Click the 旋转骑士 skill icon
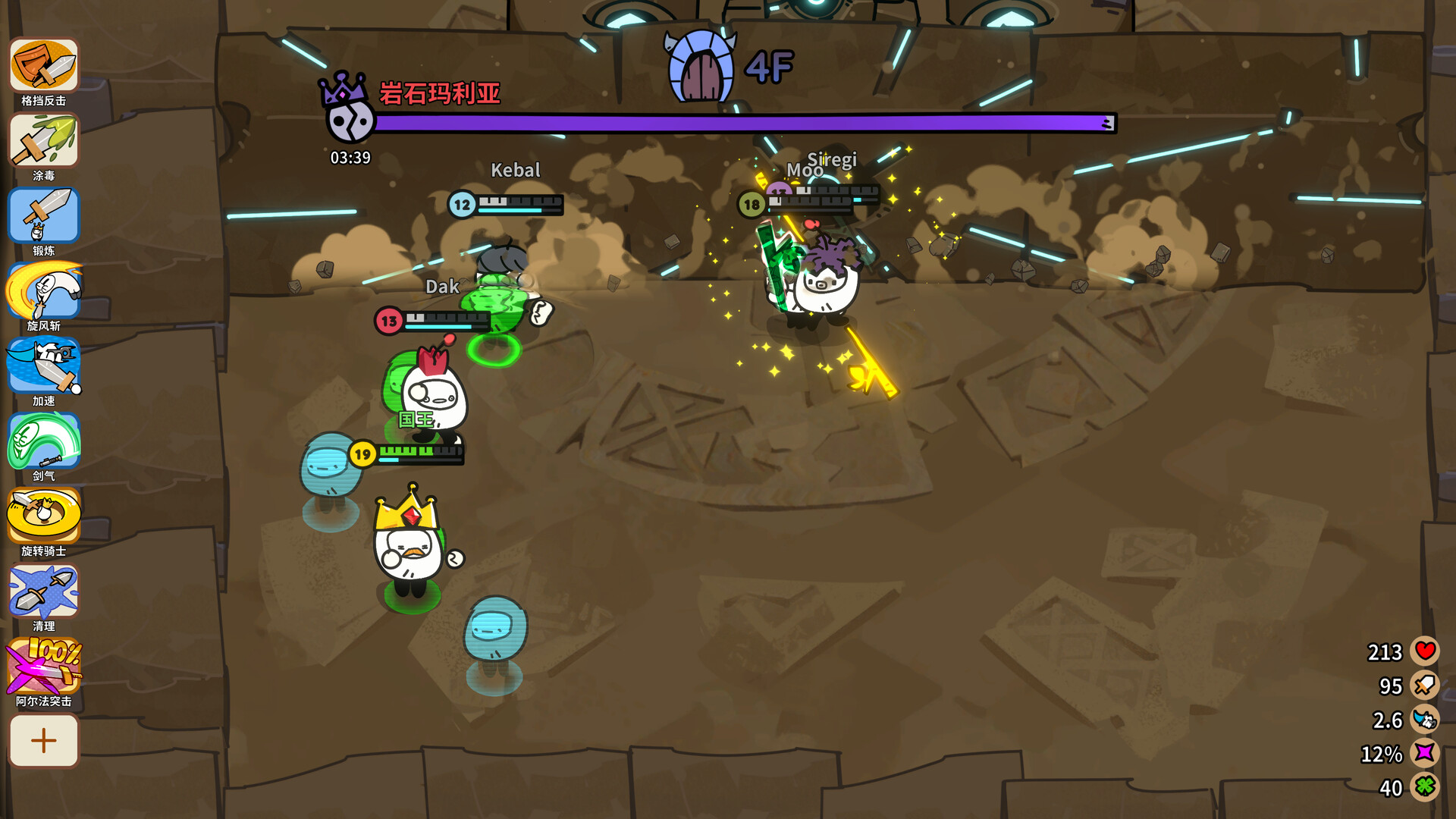1456x819 pixels. tap(43, 516)
